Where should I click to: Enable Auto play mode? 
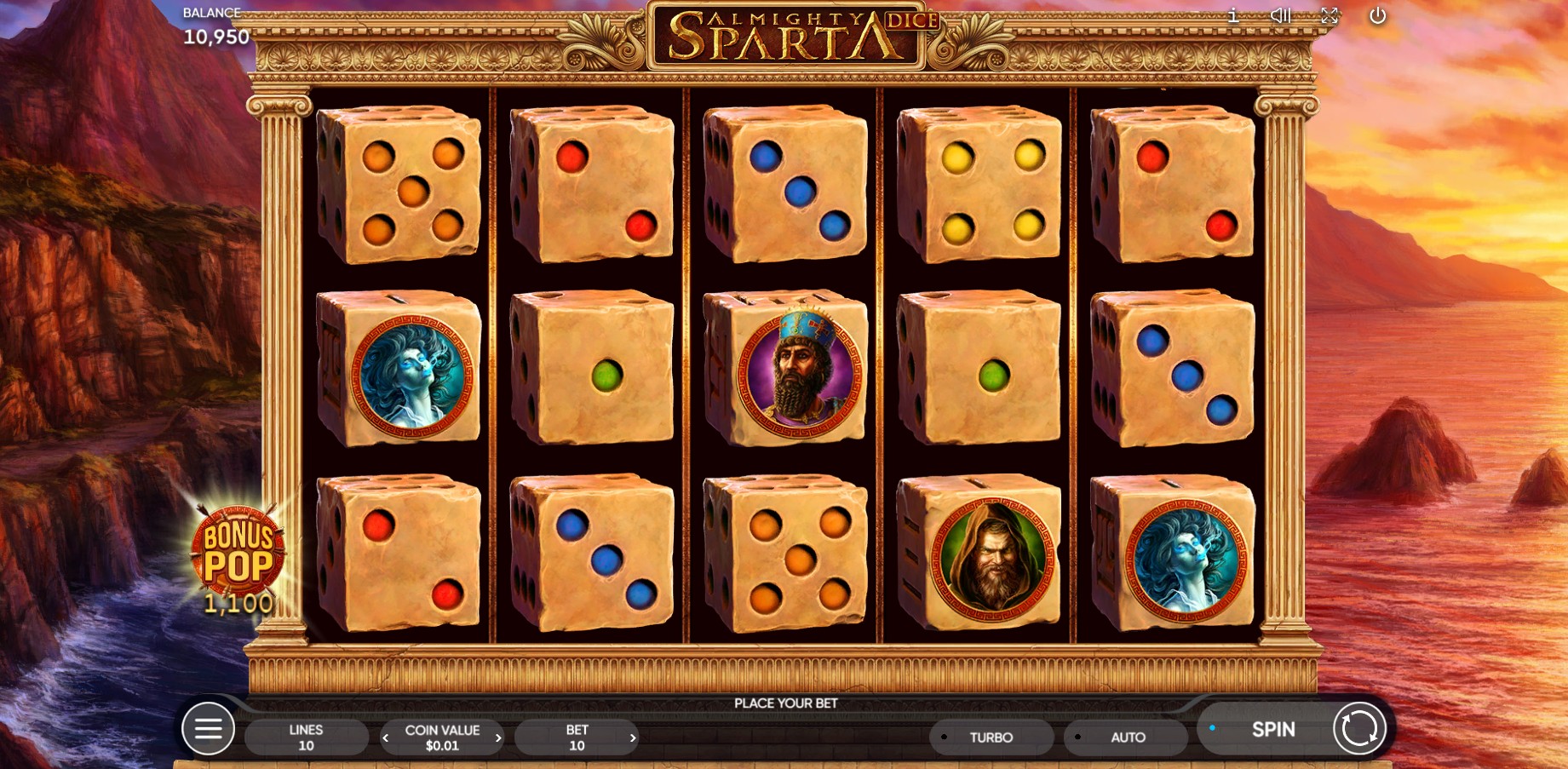coord(1125,737)
